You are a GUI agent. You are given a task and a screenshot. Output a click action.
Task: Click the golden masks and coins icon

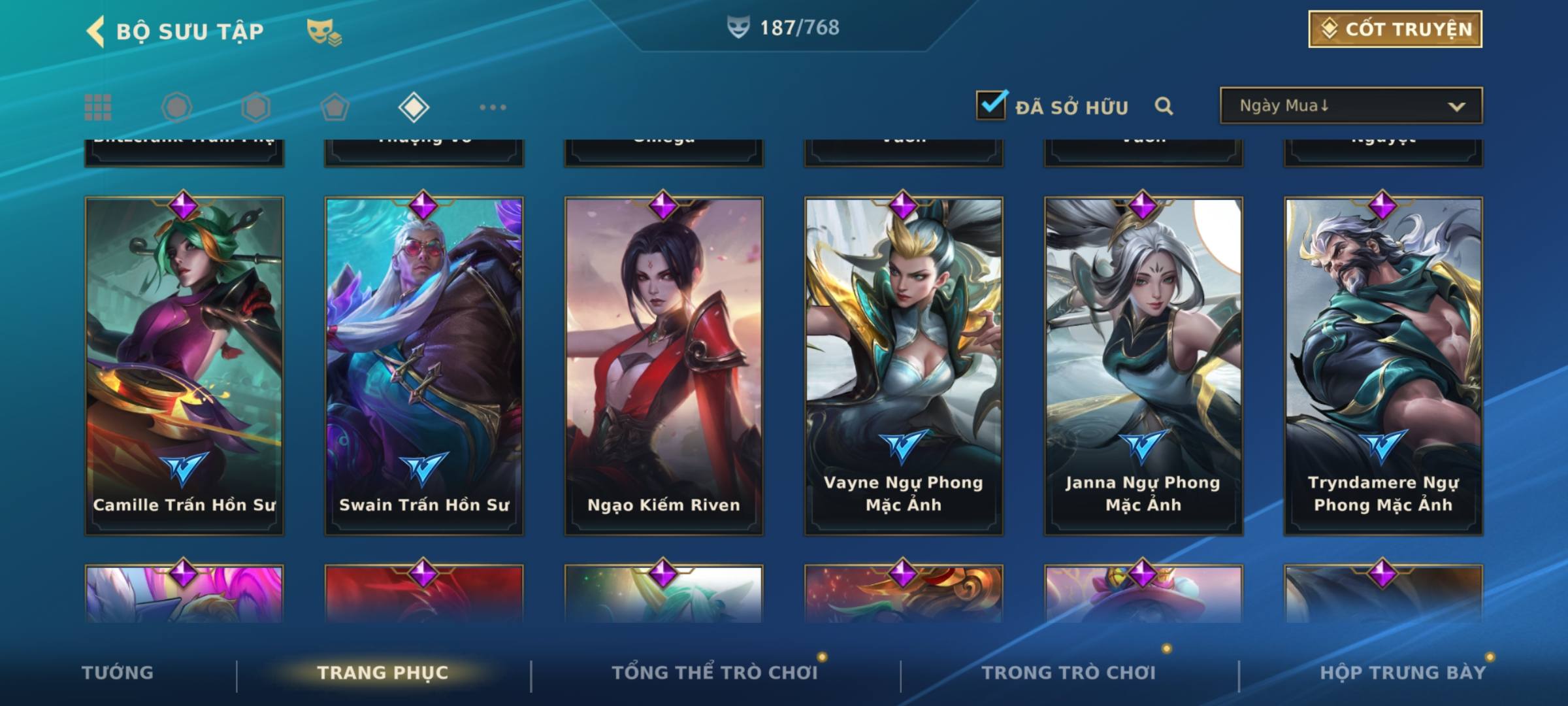pos(324,32)
